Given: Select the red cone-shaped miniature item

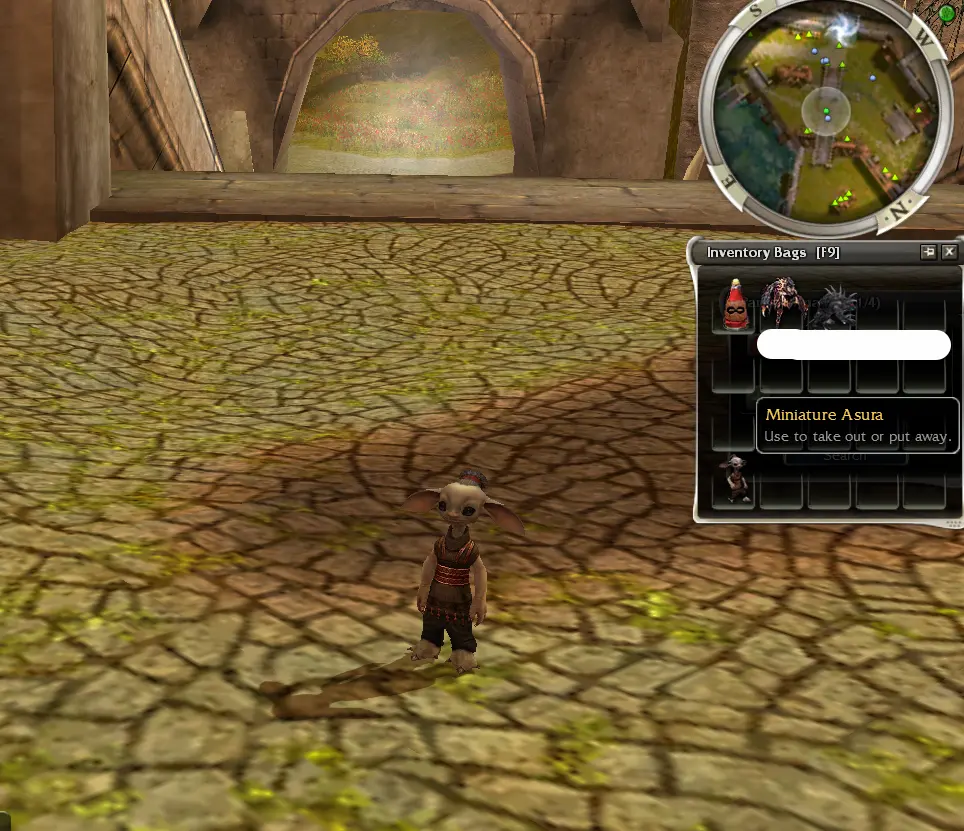Looking at the screenshot, I should click(736, 307).
